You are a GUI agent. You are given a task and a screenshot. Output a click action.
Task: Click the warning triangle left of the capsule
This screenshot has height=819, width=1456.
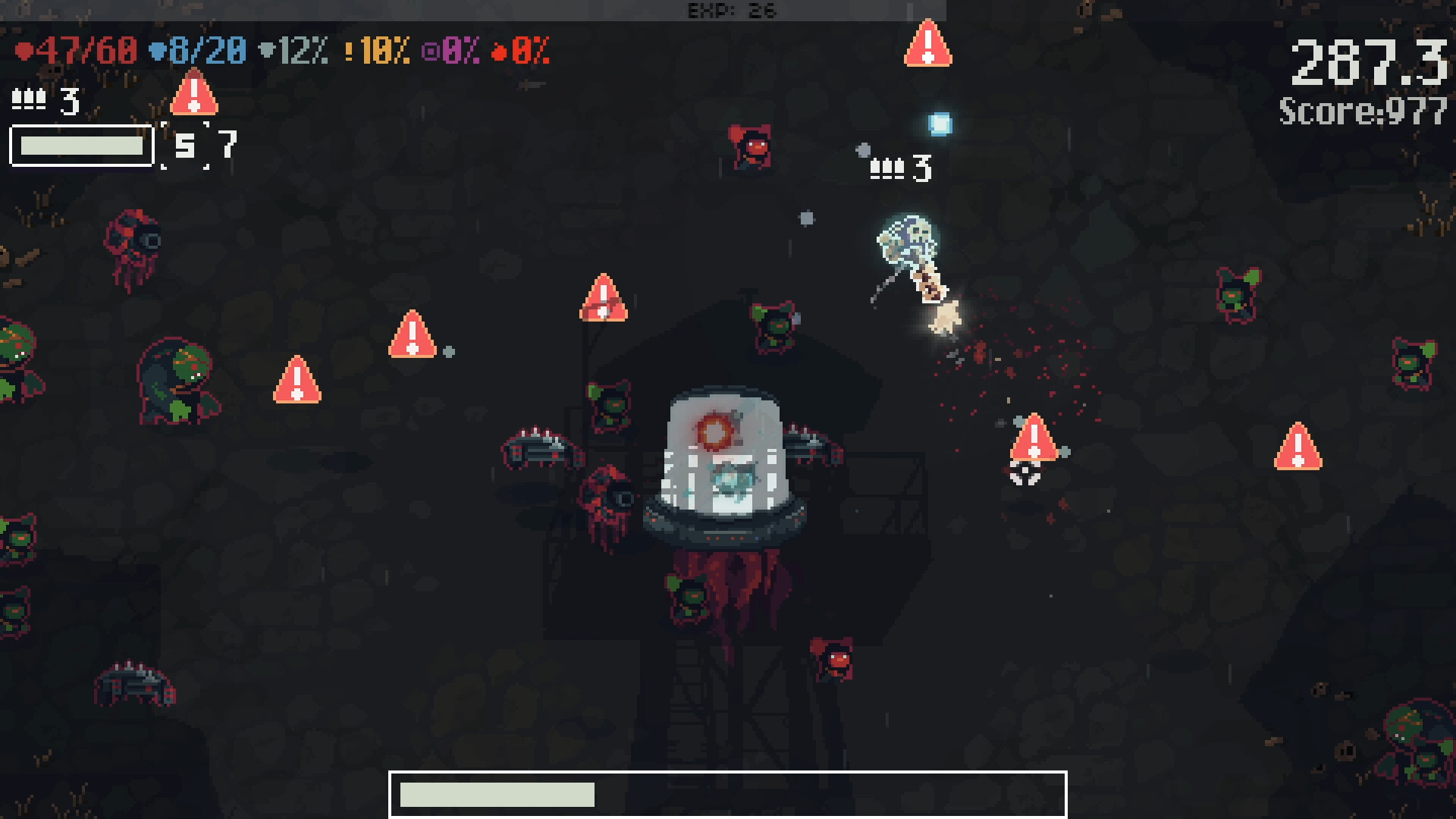coord(413,334)
